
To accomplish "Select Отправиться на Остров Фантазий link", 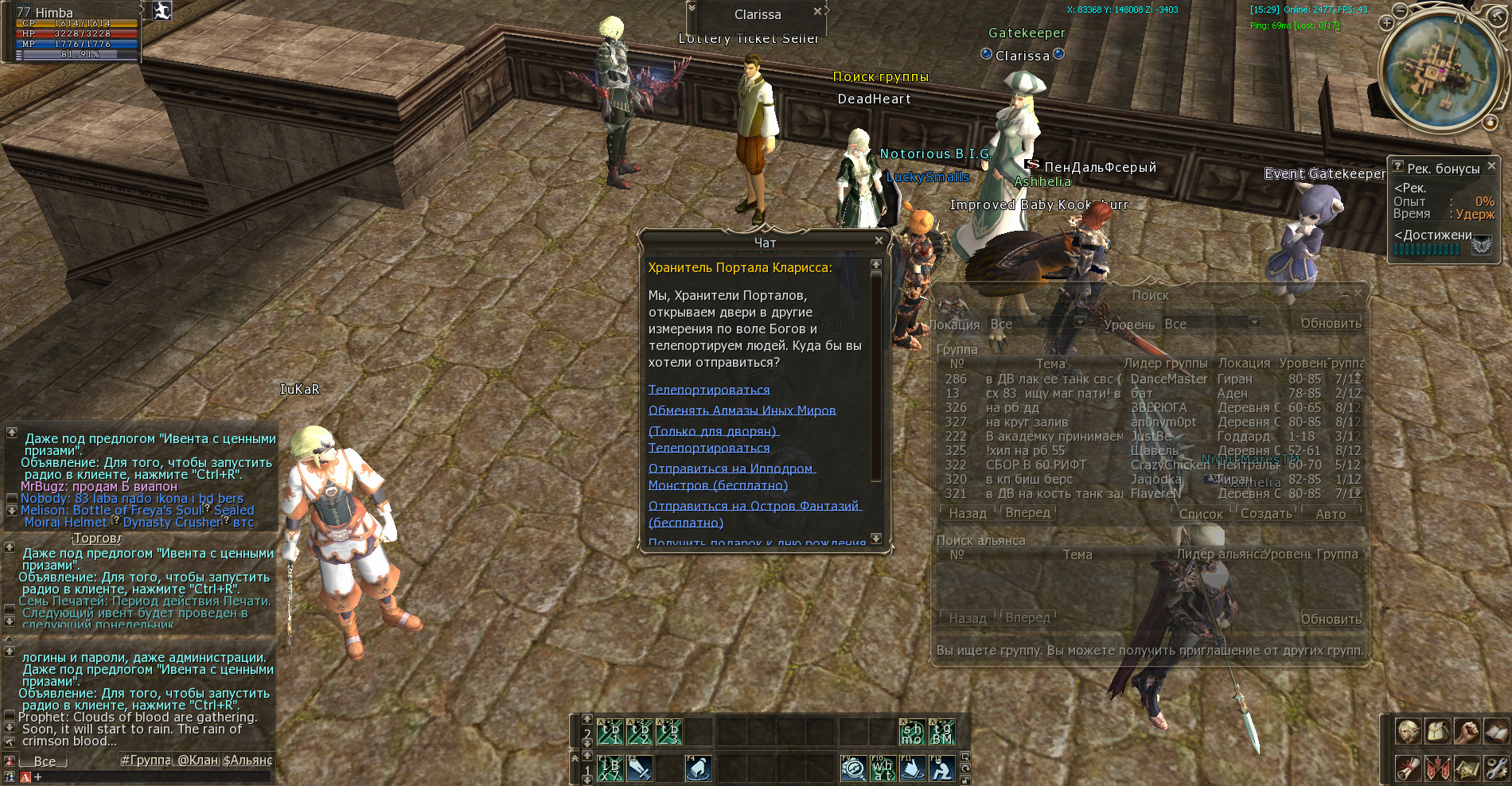I will click(754, 506).
